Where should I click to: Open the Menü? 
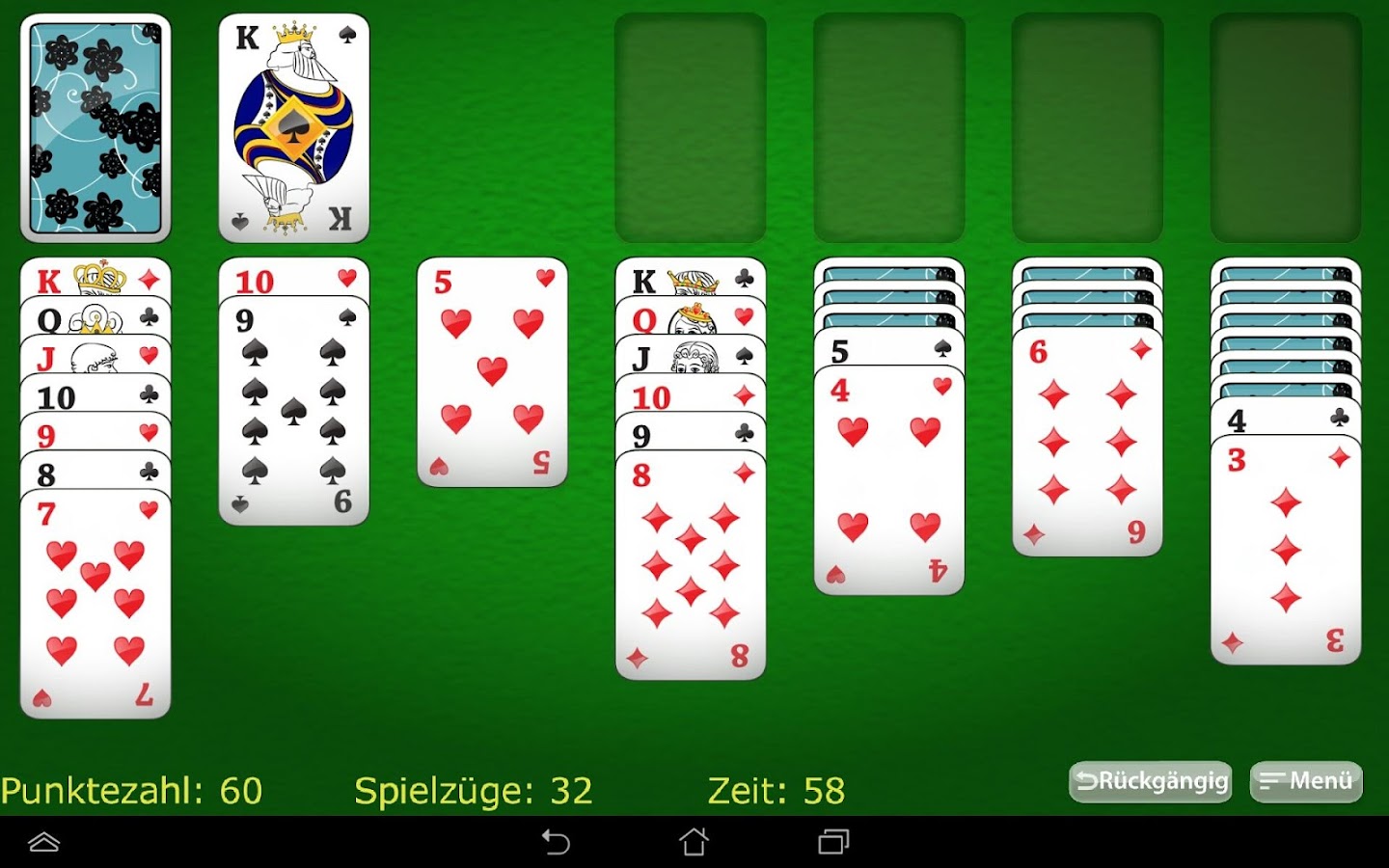tap(1305, 782)
